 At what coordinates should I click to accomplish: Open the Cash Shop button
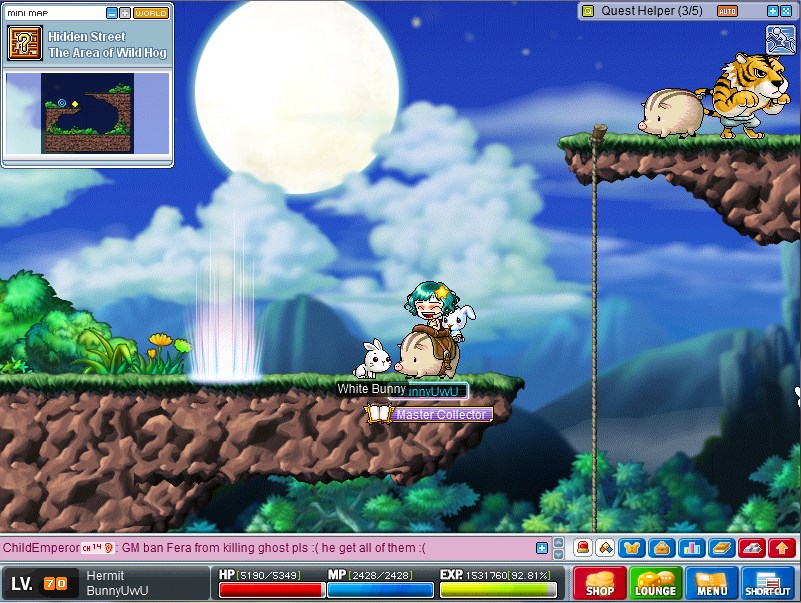coord(600,583)
